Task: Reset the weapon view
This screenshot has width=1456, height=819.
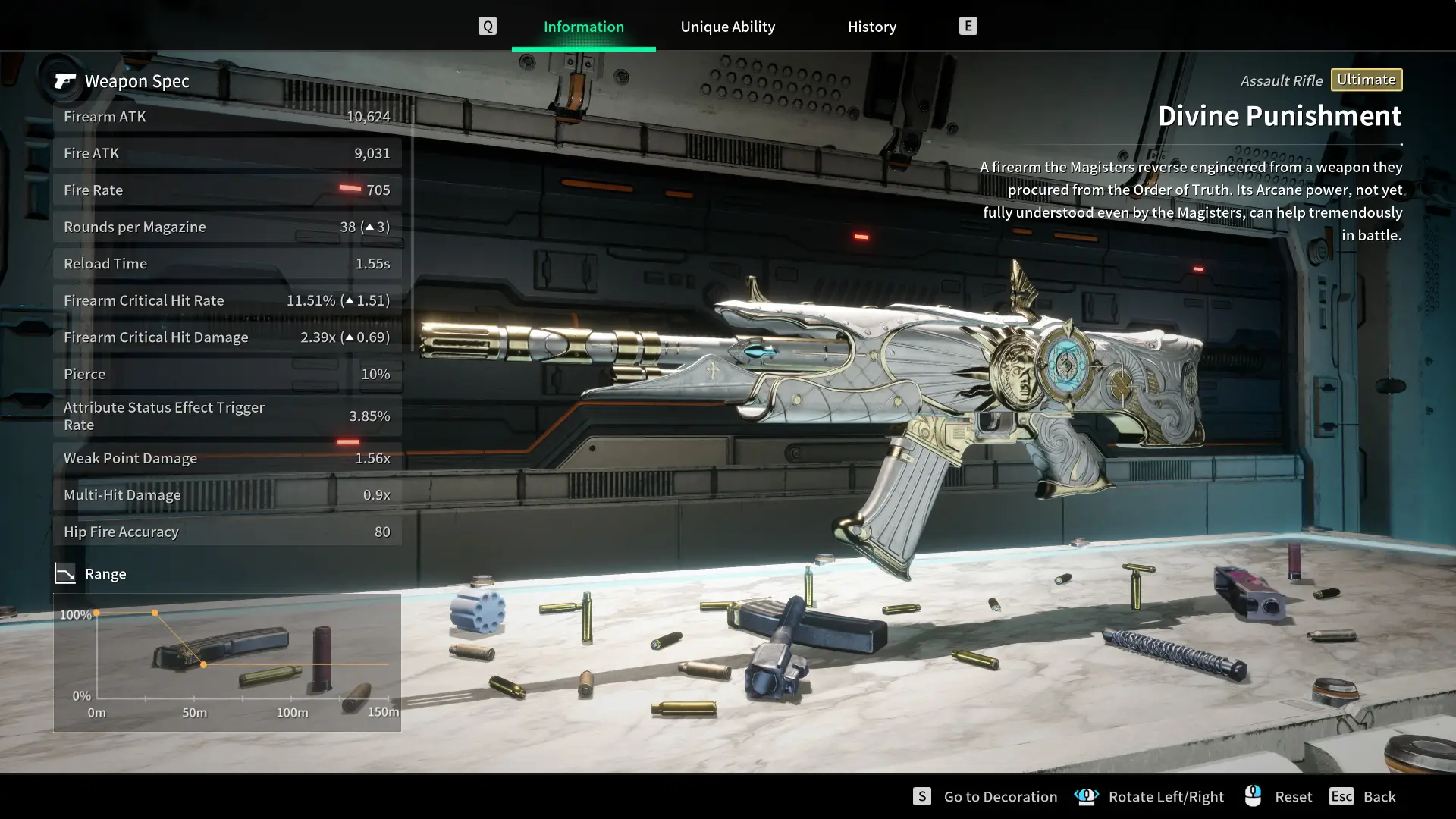Action: 1292,796
